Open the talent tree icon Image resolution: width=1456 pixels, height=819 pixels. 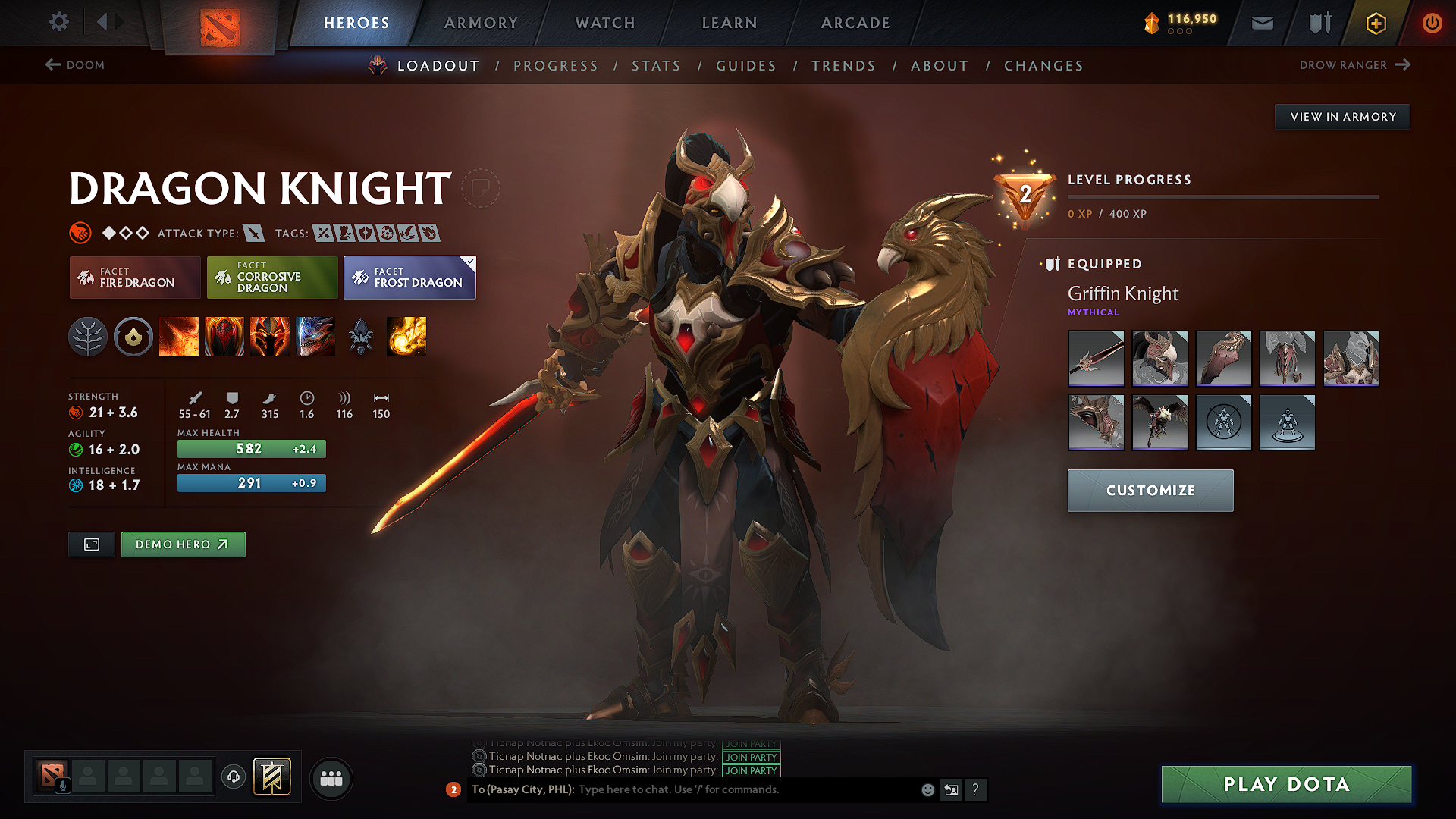coord(89,337)
